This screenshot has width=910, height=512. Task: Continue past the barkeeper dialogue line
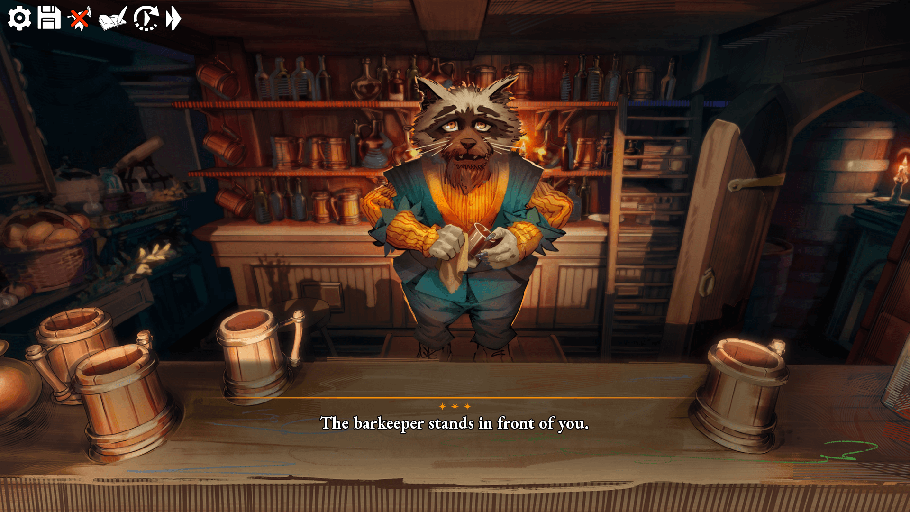[454, 423]
